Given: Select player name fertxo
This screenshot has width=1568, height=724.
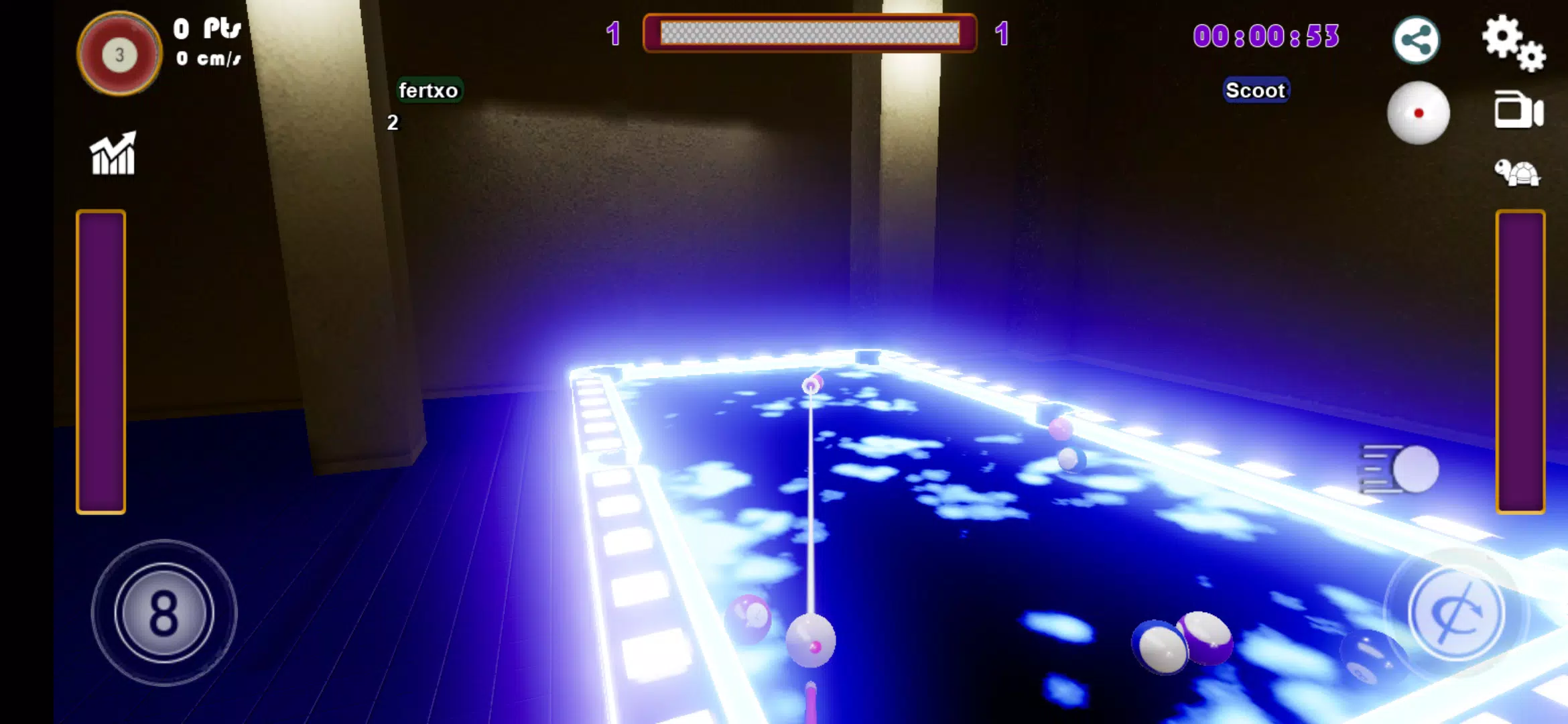Looking at the screenshot, I should point(429,89).
